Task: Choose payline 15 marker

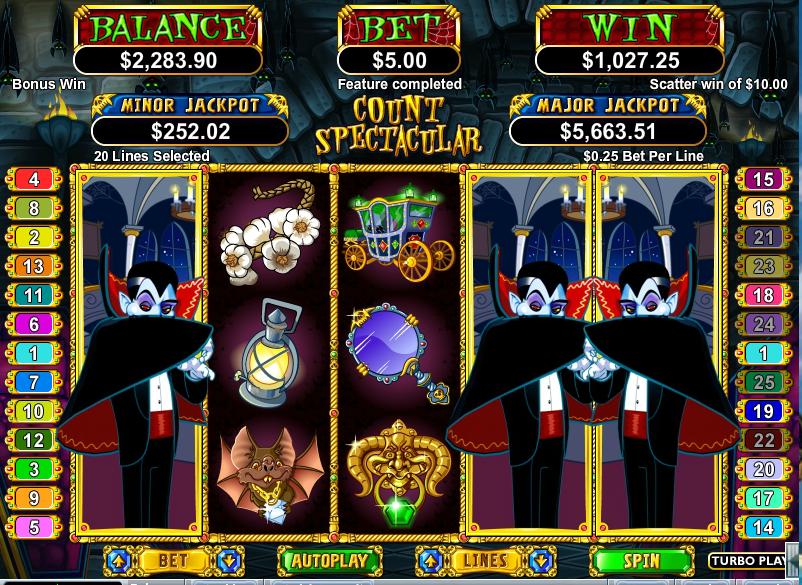Action: point(763,180)
